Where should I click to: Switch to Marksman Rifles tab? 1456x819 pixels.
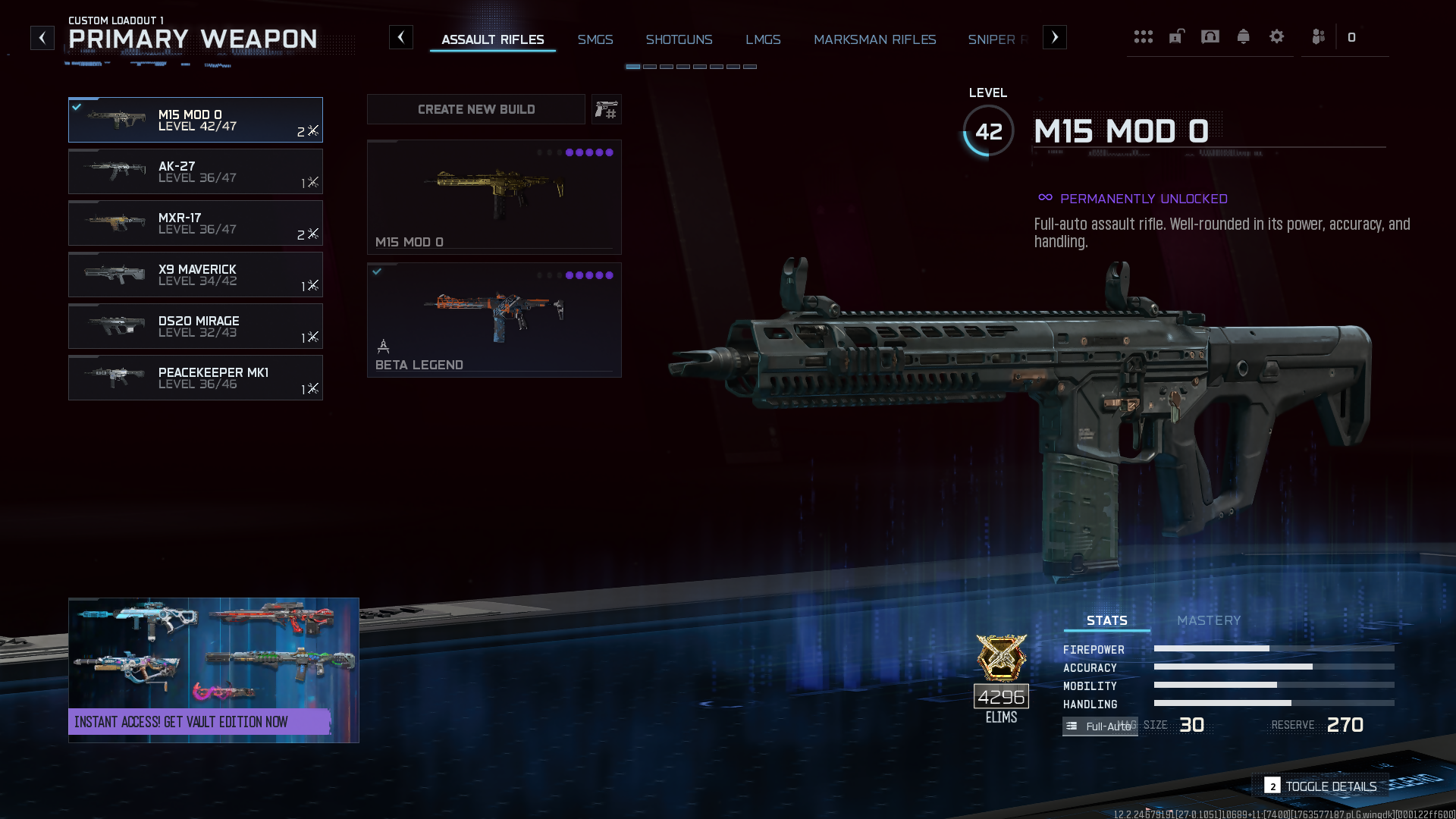(874, 39)
